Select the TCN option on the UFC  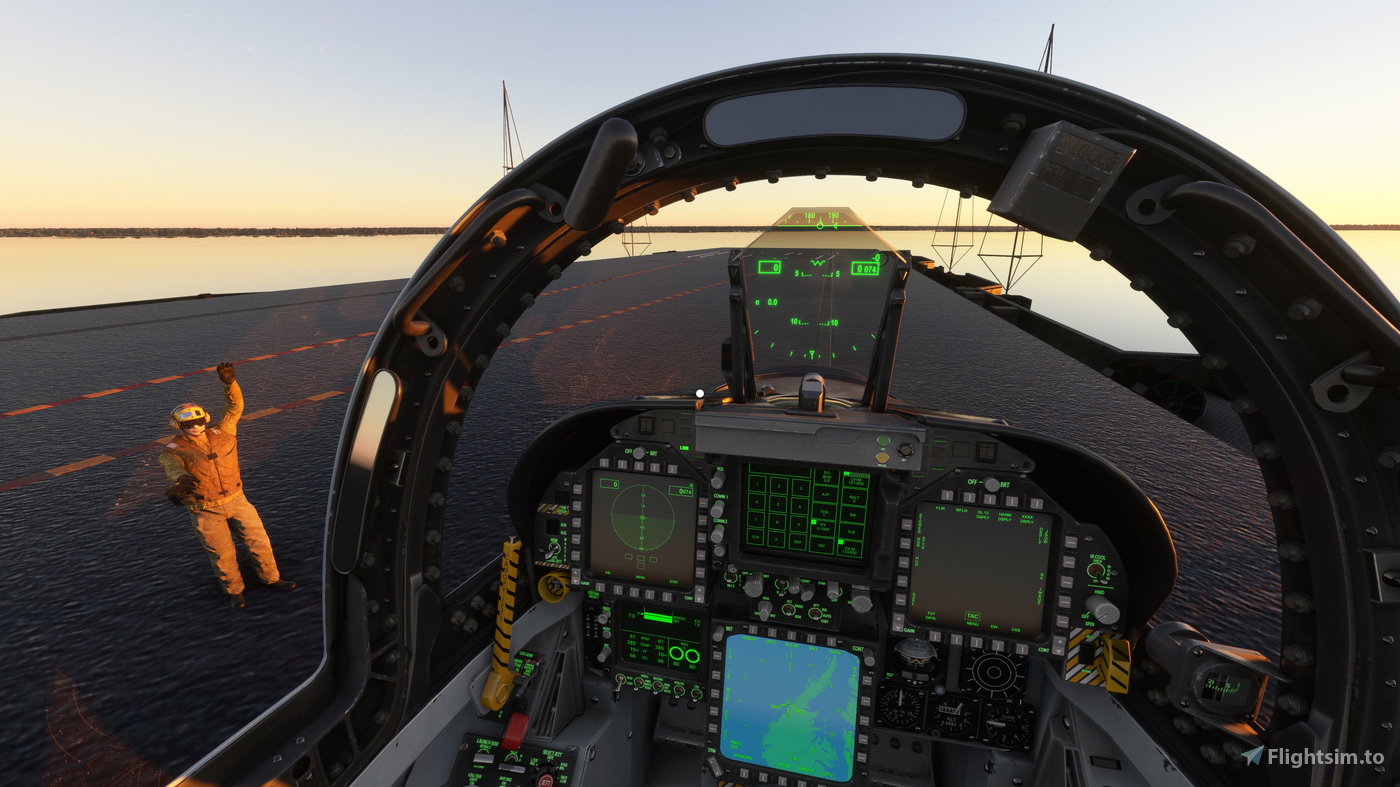[823, 512]
